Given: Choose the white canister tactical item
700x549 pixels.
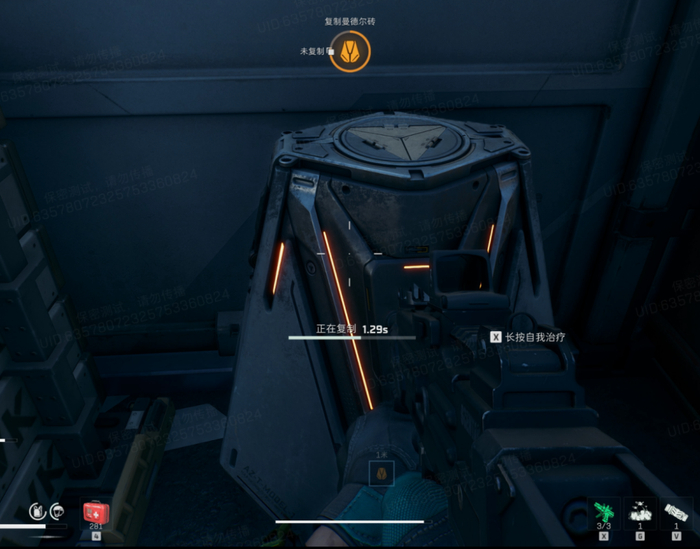Looking at the screenshot, I should [x=676, y=513].
